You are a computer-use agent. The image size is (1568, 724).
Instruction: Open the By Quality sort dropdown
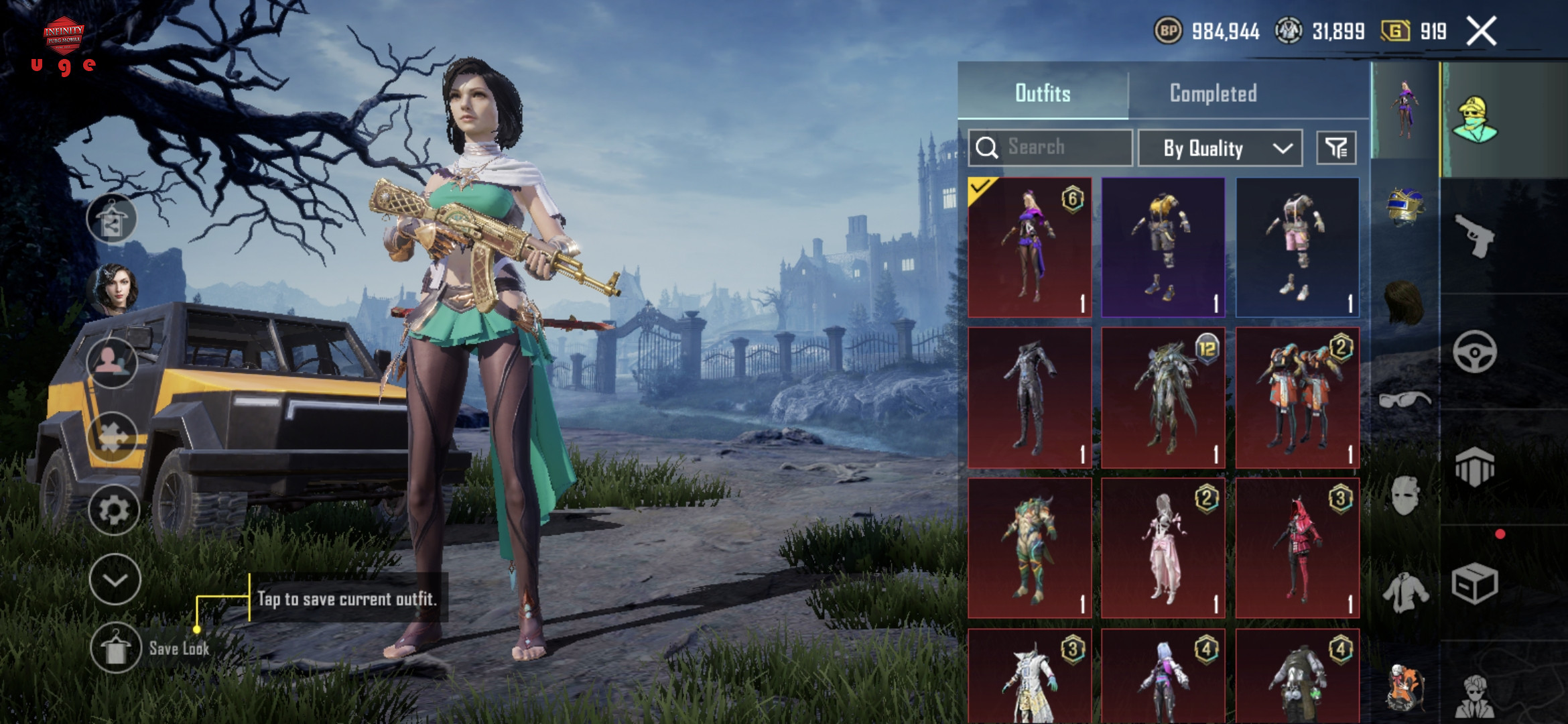[x=1220, y=148]
